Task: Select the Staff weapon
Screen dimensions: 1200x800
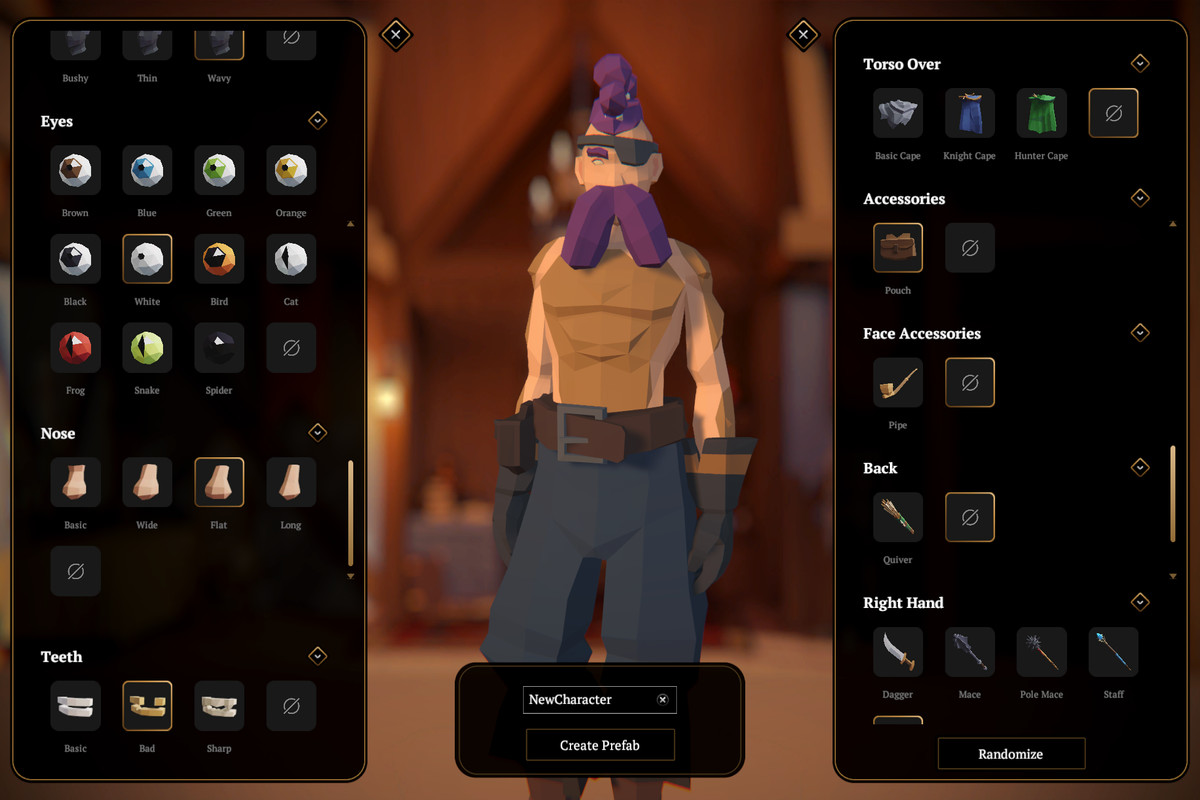Action: [1113, 652]
